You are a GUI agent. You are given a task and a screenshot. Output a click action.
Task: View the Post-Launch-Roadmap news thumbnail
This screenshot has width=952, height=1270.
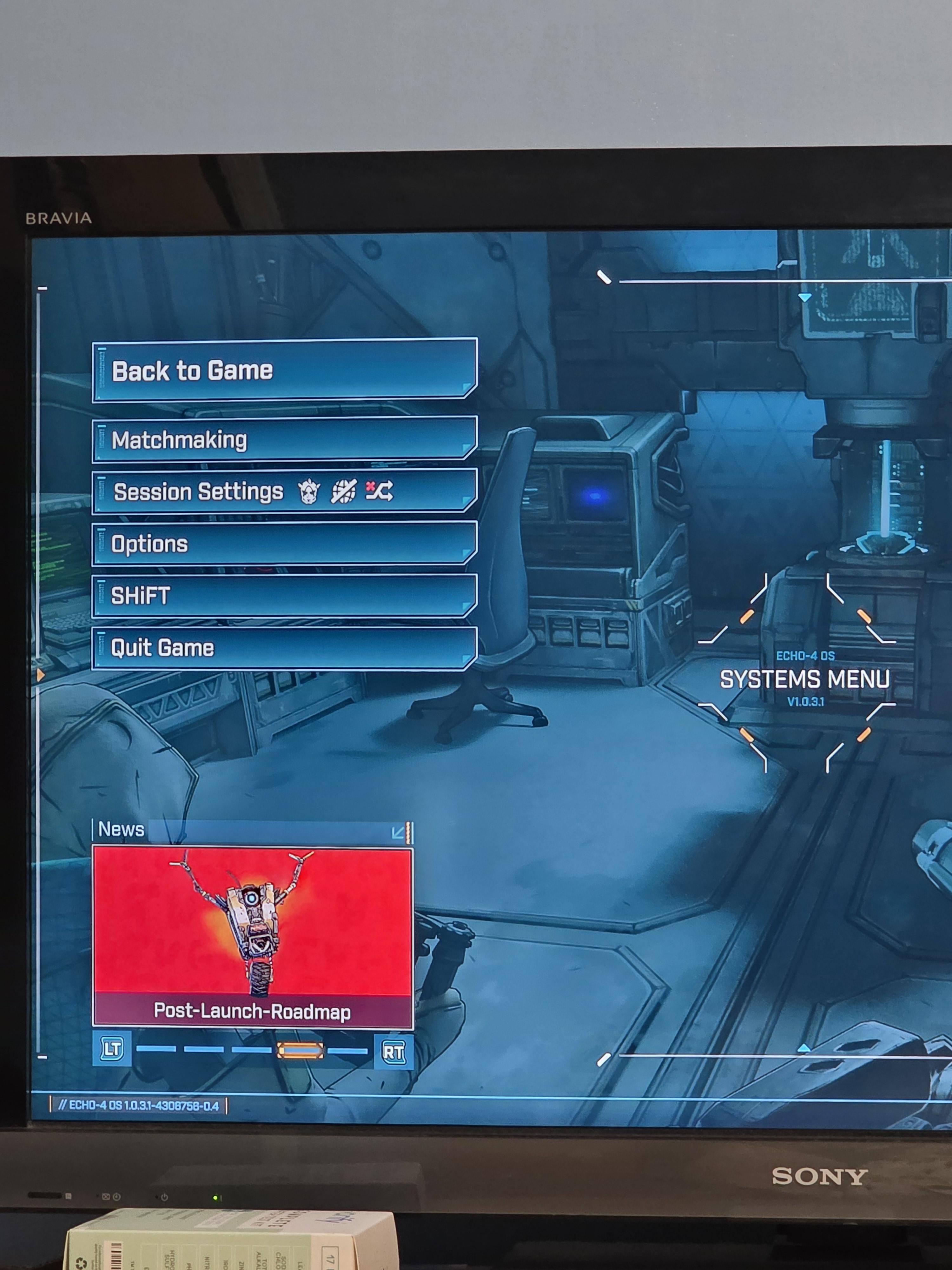tap(253, 936)
